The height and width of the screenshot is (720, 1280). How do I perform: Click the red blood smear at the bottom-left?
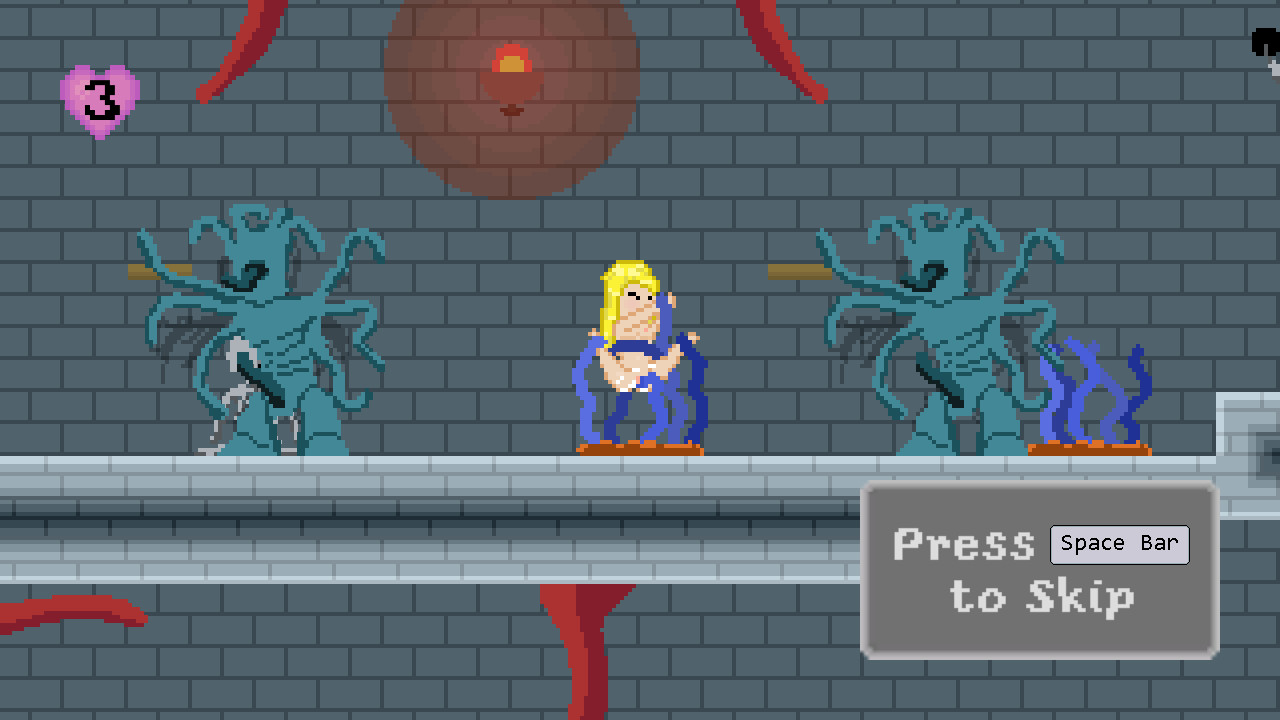point(70,610)
